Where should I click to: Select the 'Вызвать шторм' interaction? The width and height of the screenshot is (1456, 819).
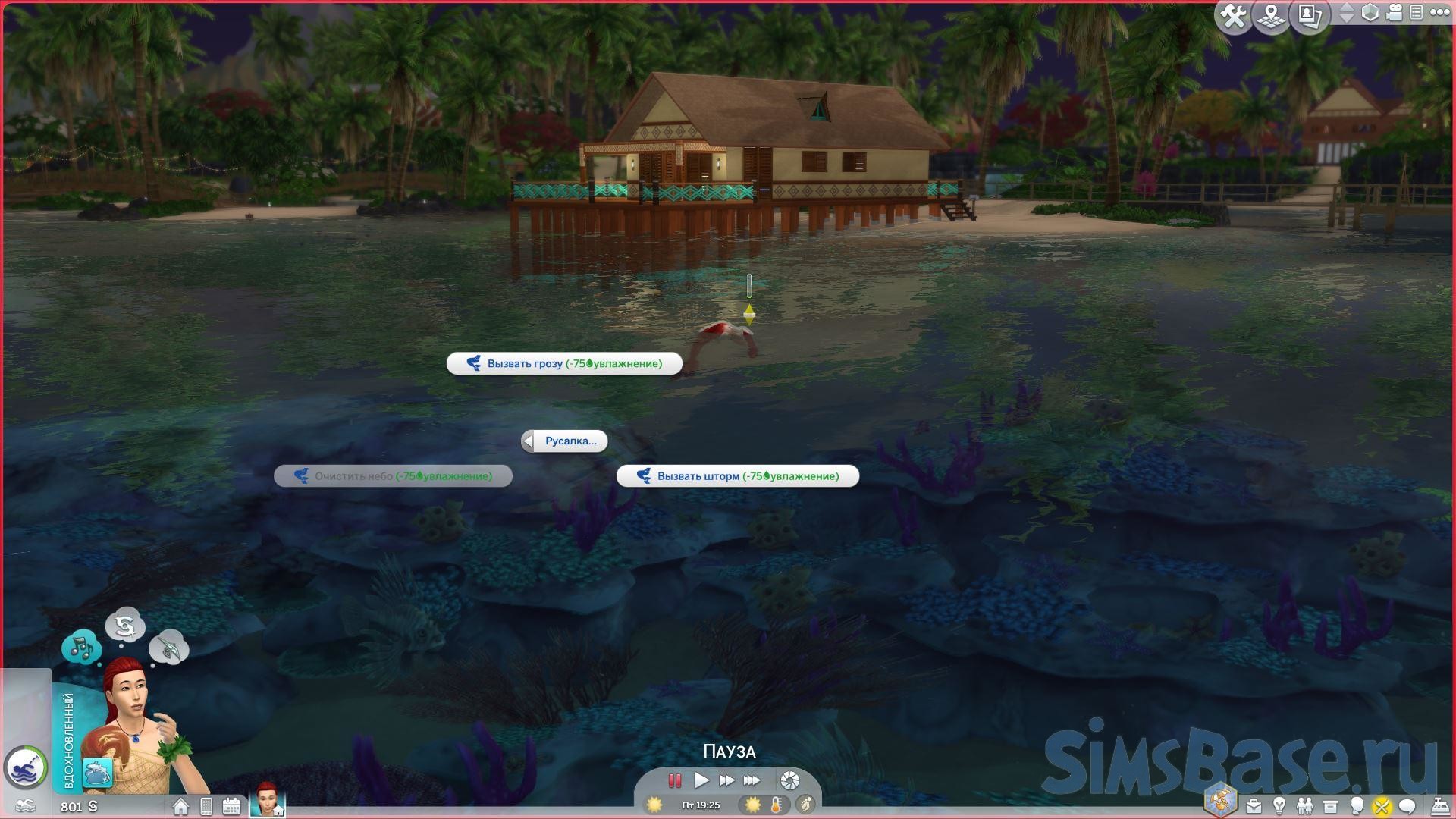point(737,476)
